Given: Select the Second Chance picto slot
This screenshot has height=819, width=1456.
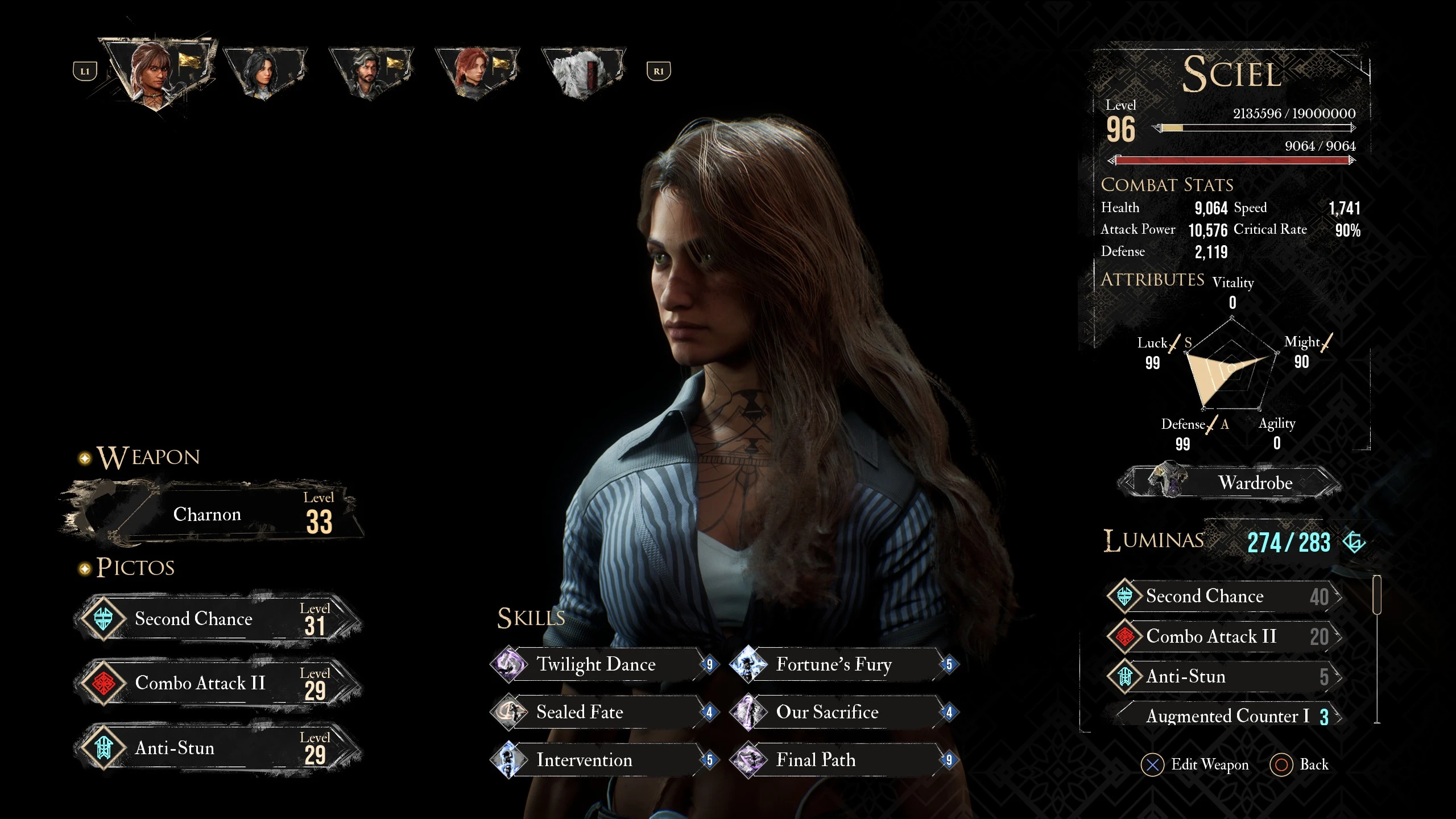Looking at the screenshot, I should tap(217, 619).
